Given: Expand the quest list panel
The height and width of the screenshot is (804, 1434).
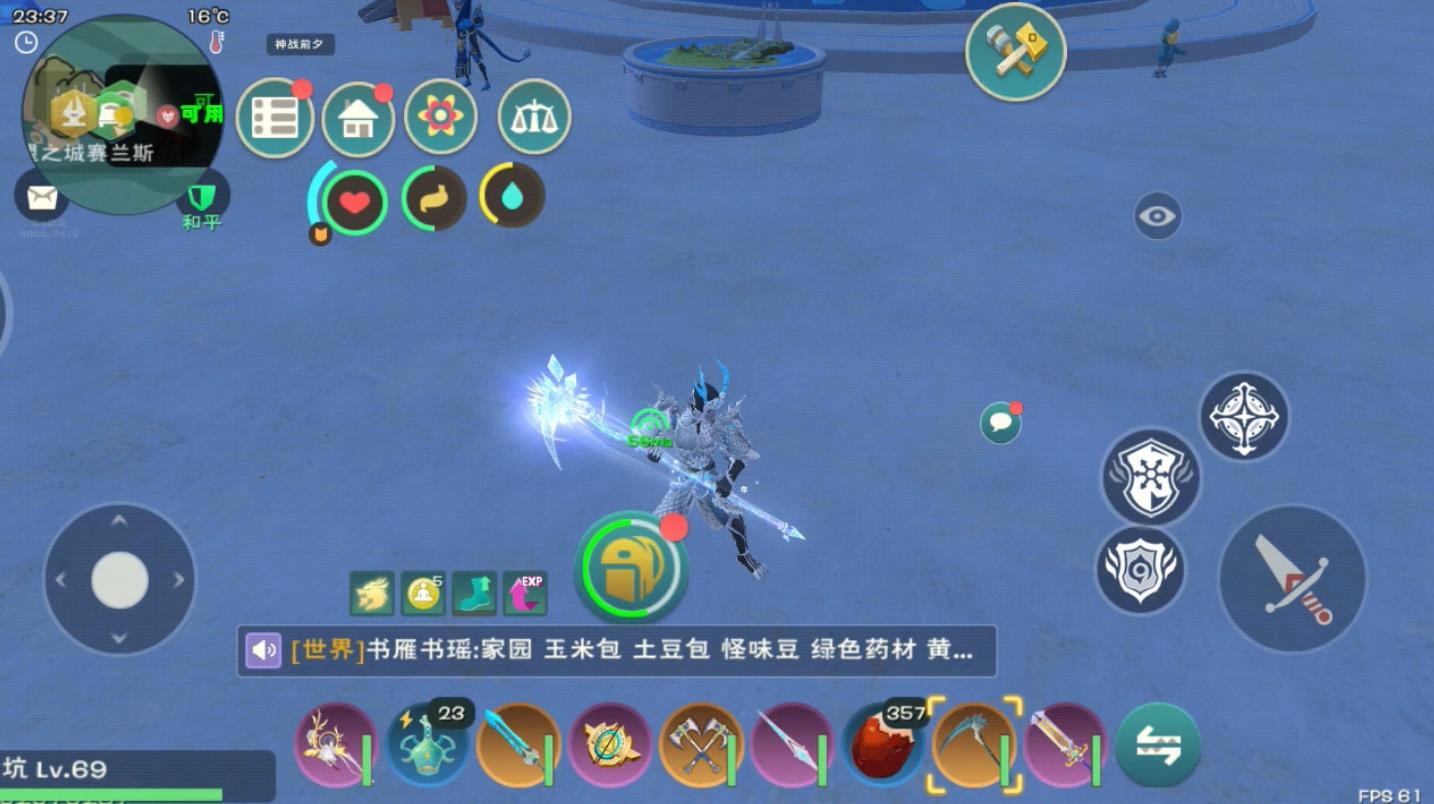Looking at the screenshot, I should click(x=275, y=117).
